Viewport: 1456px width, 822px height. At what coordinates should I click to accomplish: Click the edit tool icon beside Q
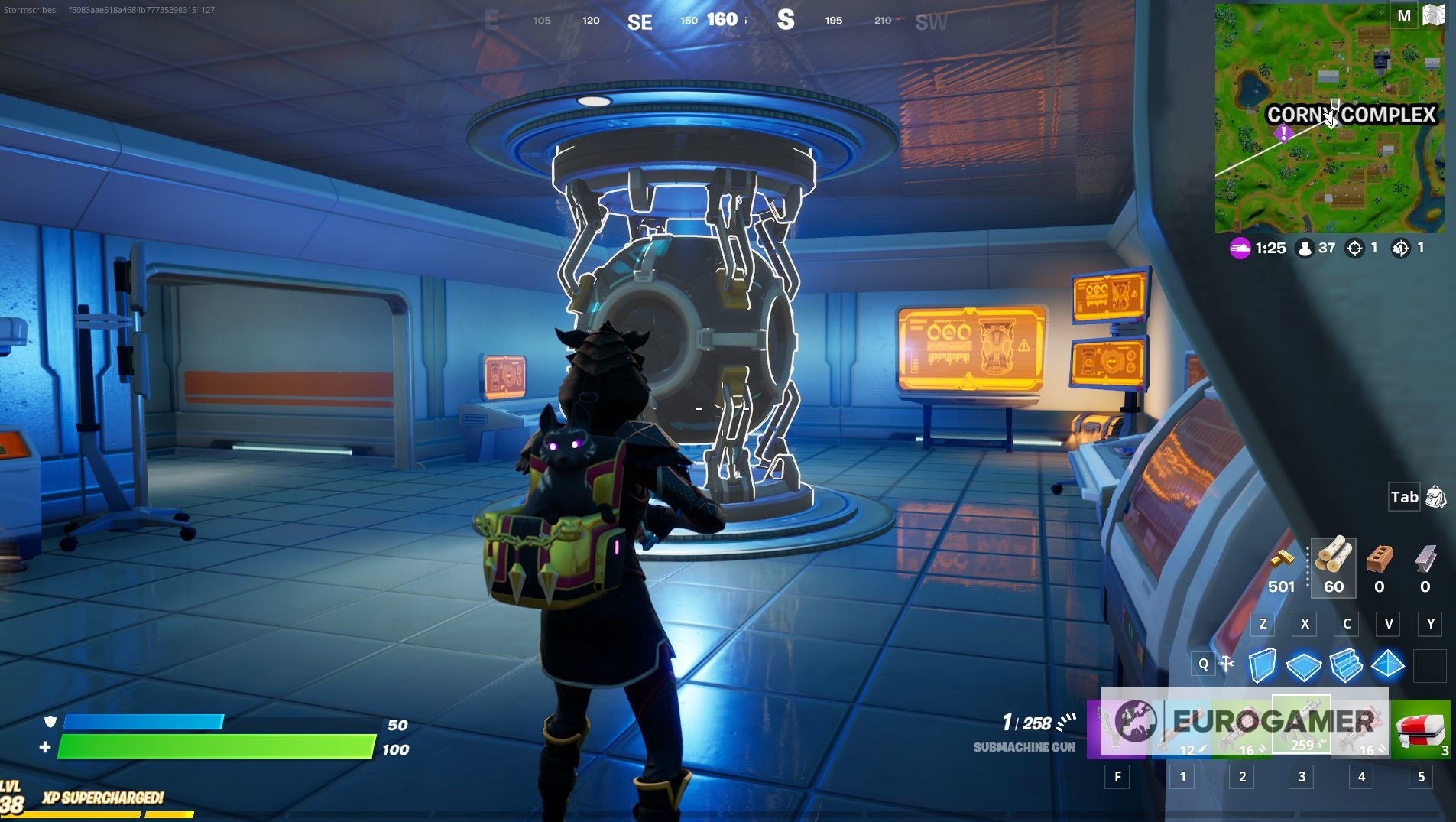tap(1227, 664)
